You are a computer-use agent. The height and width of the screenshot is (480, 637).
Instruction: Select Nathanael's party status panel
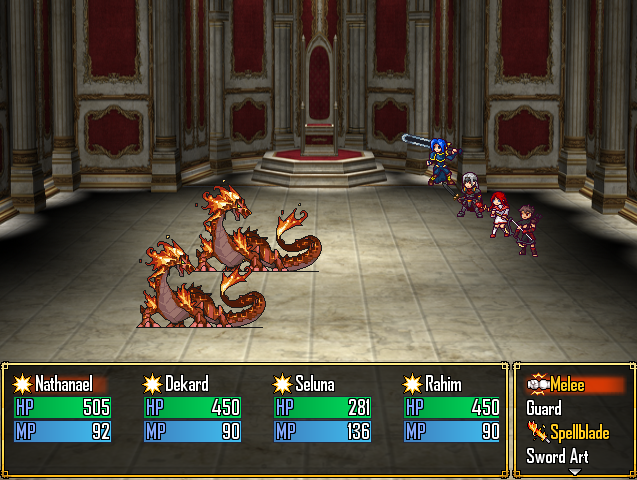(x=62, y=408)
